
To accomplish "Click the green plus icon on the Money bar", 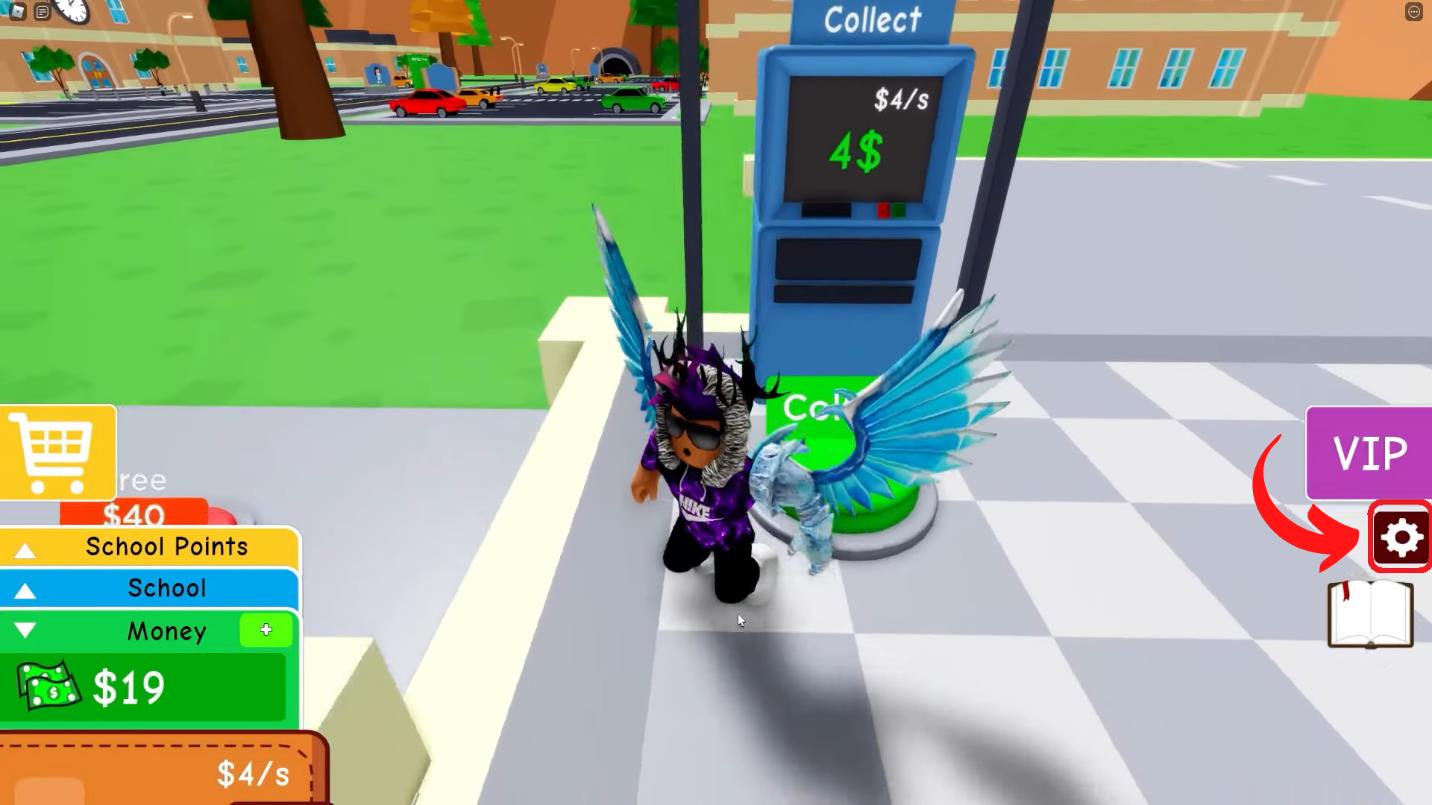I will tap(264, 630).
